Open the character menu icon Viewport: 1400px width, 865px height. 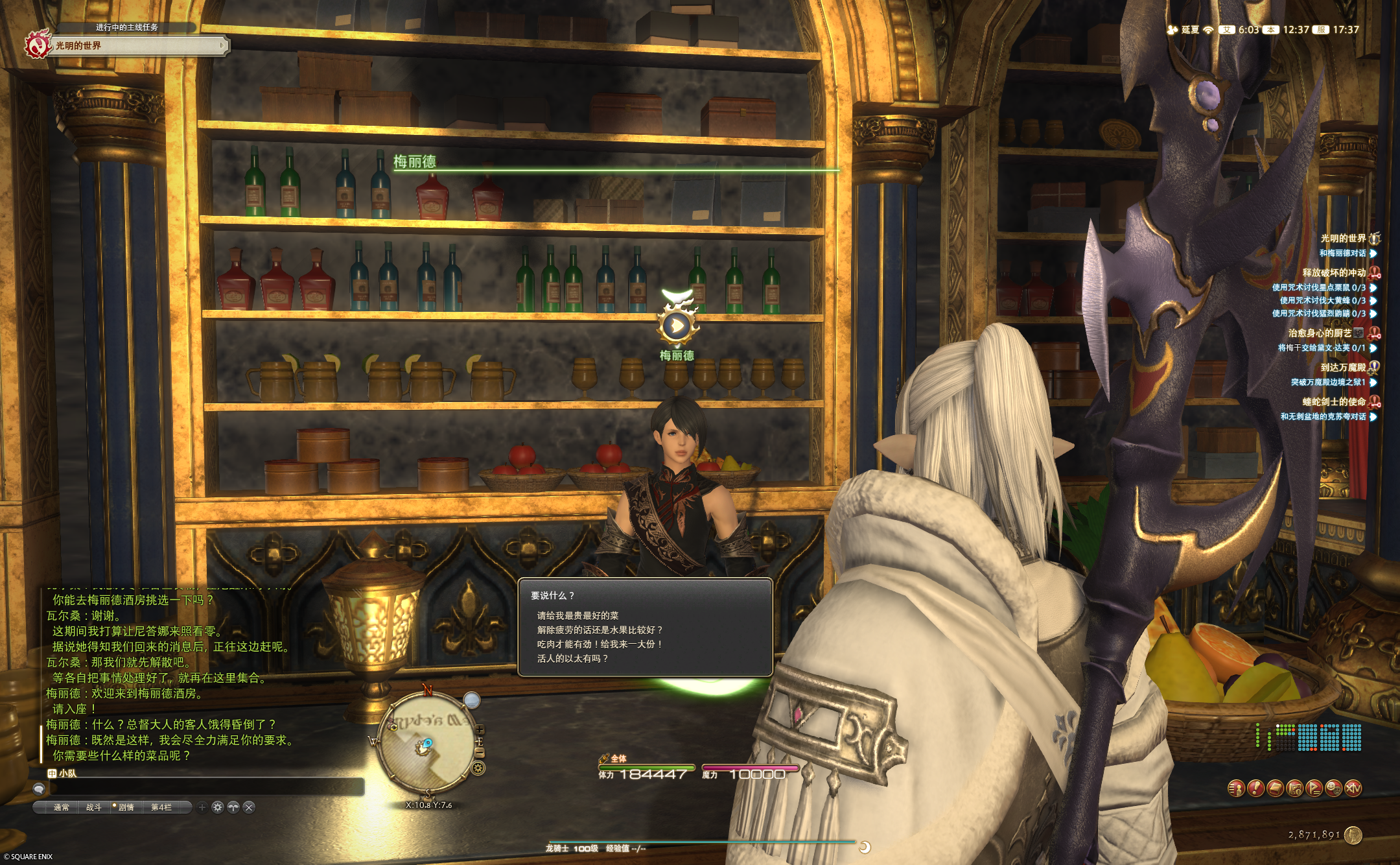click(1236, 788)
